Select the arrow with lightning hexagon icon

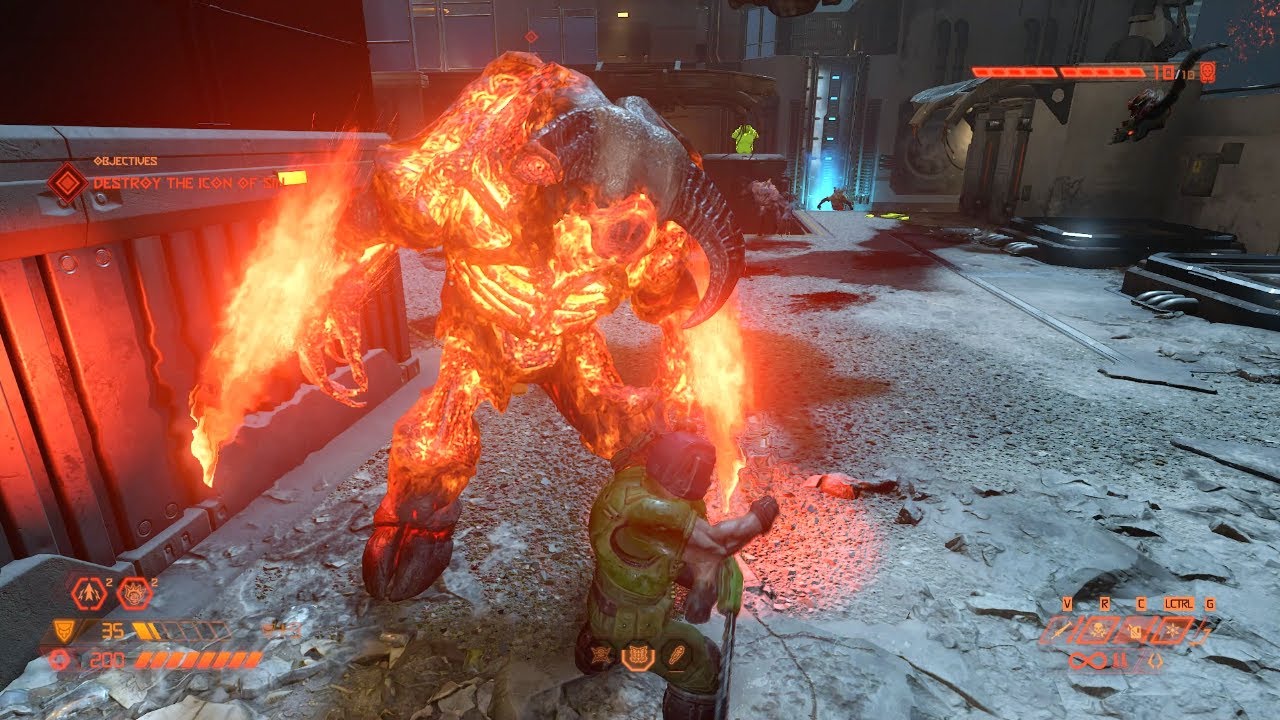pyautogui.click(x=89, y=594)
